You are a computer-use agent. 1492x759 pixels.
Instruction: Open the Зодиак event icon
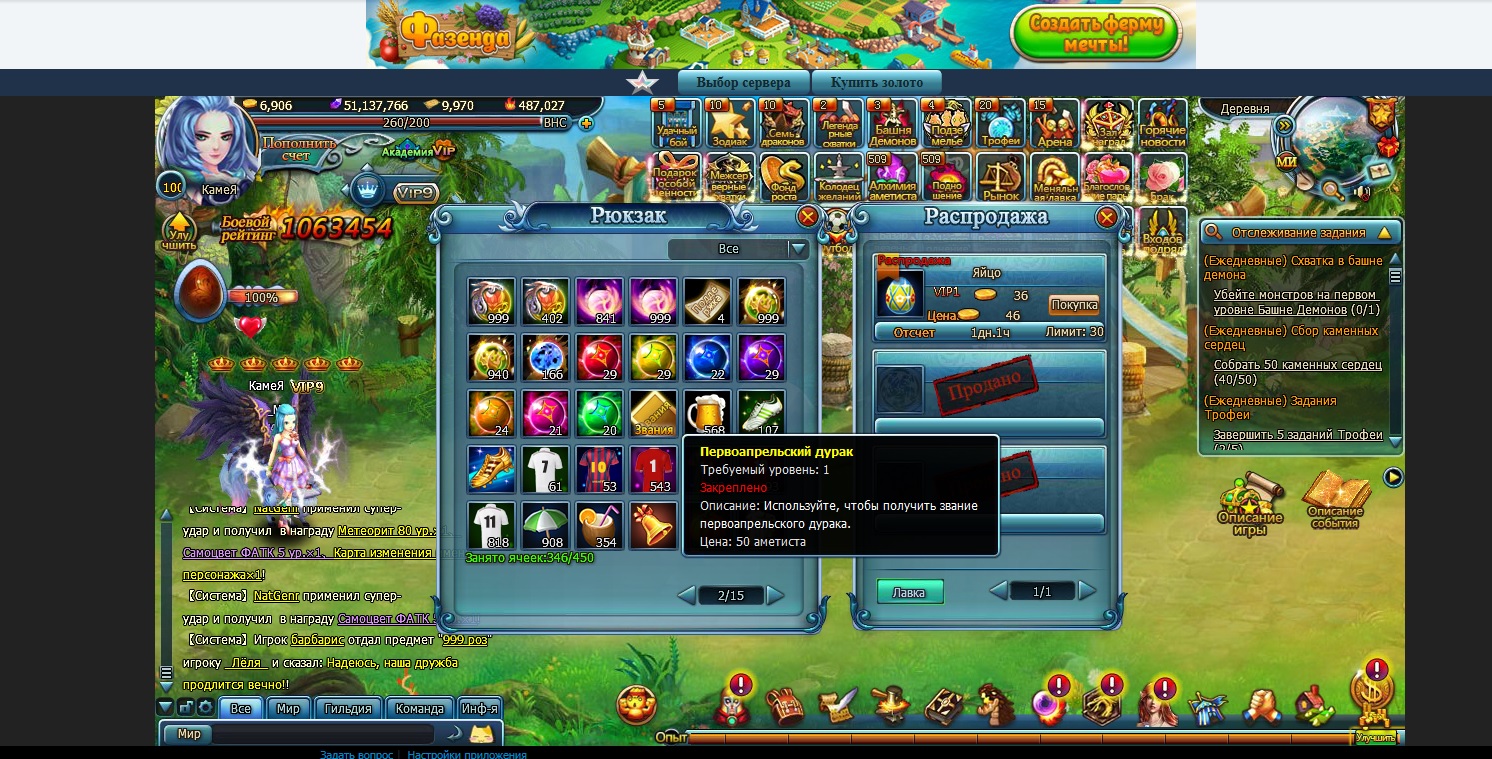(730, 124)
